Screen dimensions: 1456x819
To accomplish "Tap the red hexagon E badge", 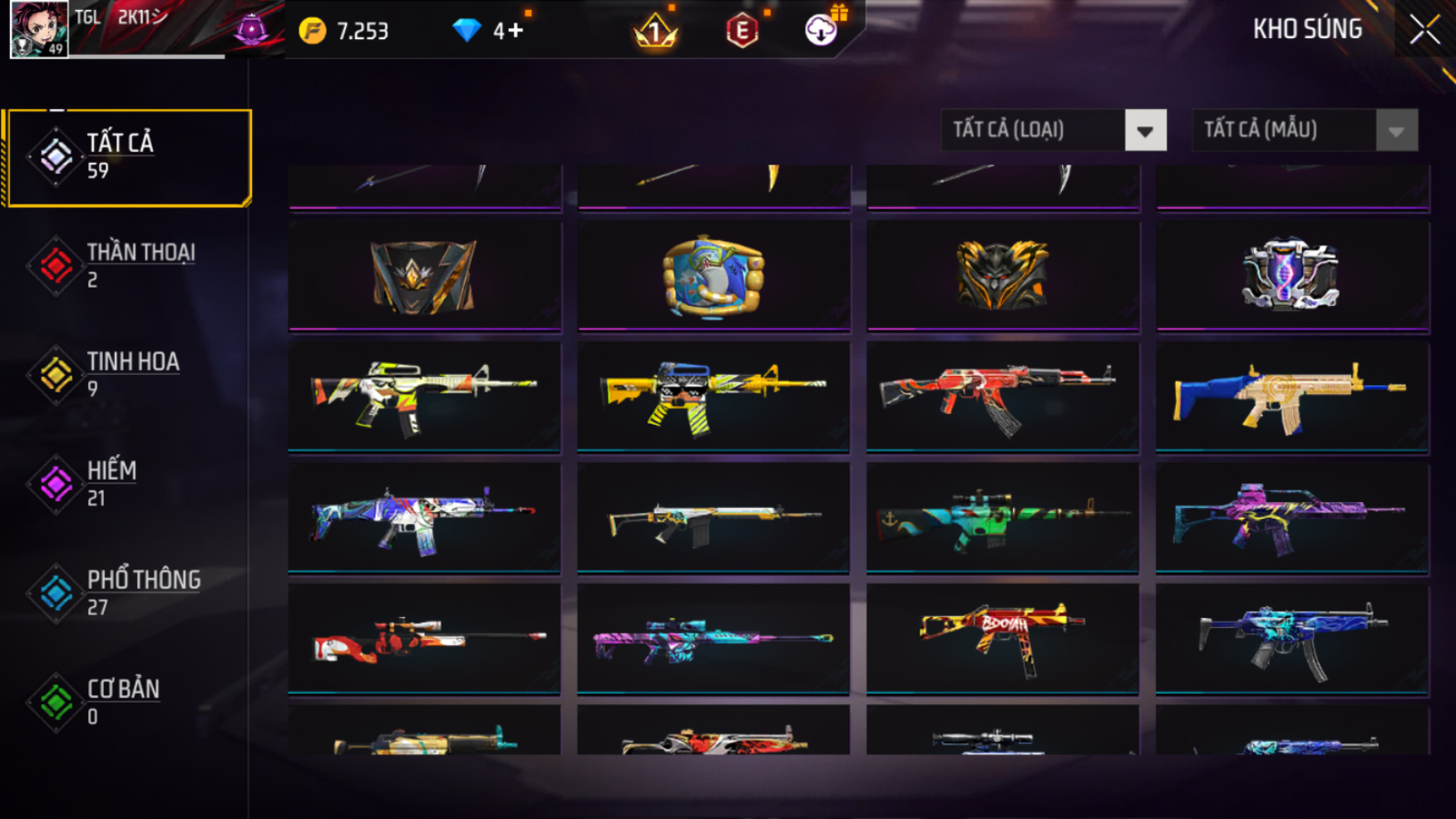I will pos(742,32).
